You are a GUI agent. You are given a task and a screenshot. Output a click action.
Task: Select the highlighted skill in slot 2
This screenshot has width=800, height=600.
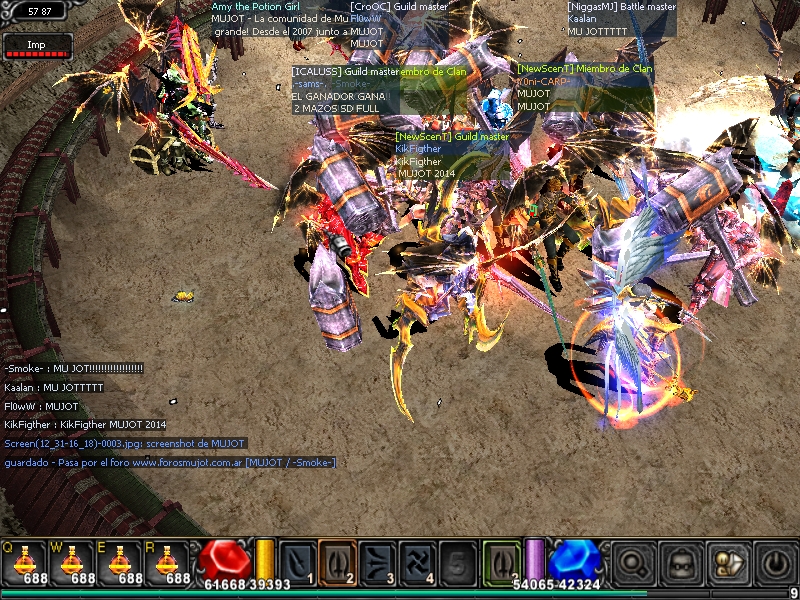click(x=337, y=561)
